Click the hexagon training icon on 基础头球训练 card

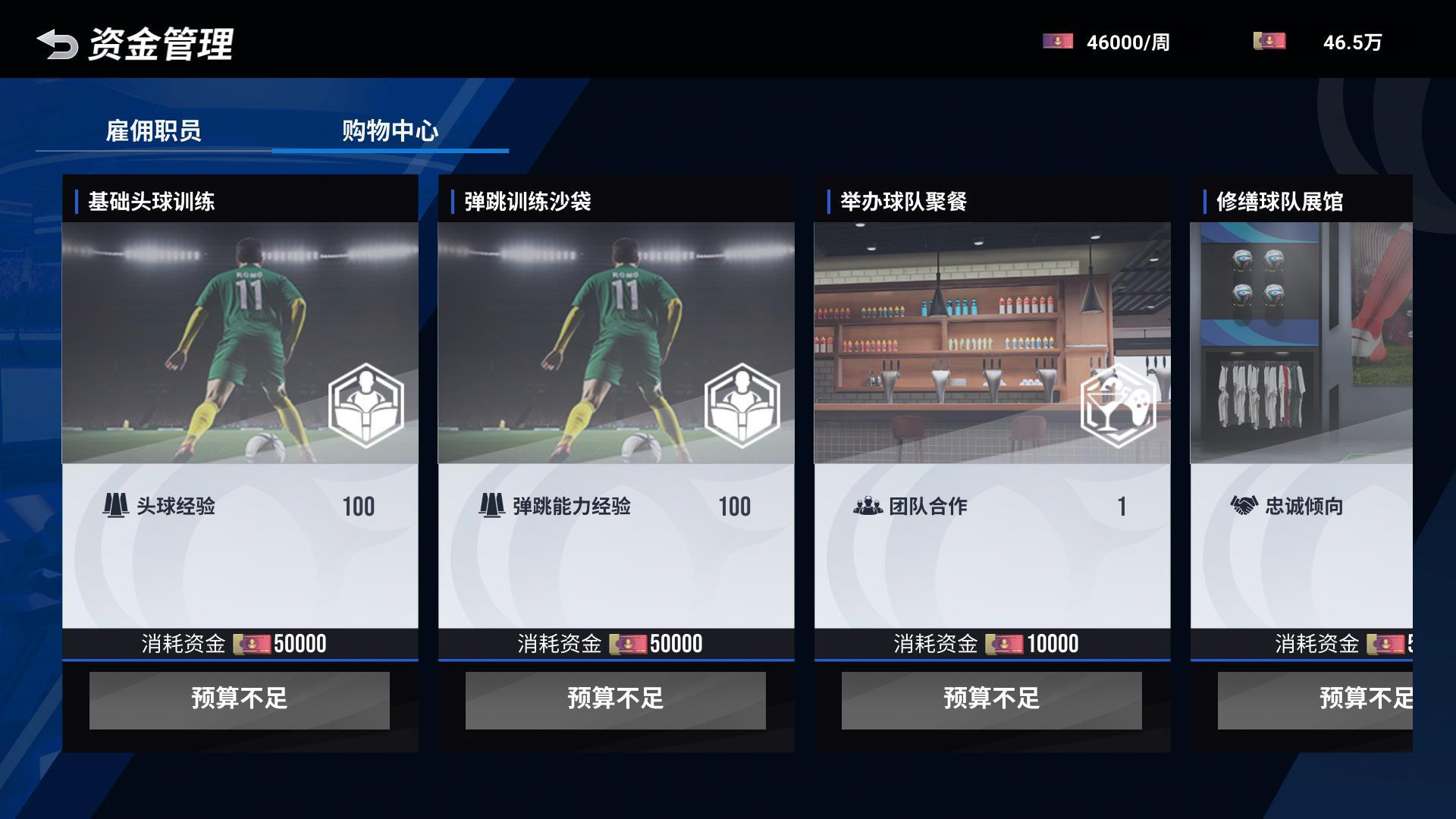[367, 403]
